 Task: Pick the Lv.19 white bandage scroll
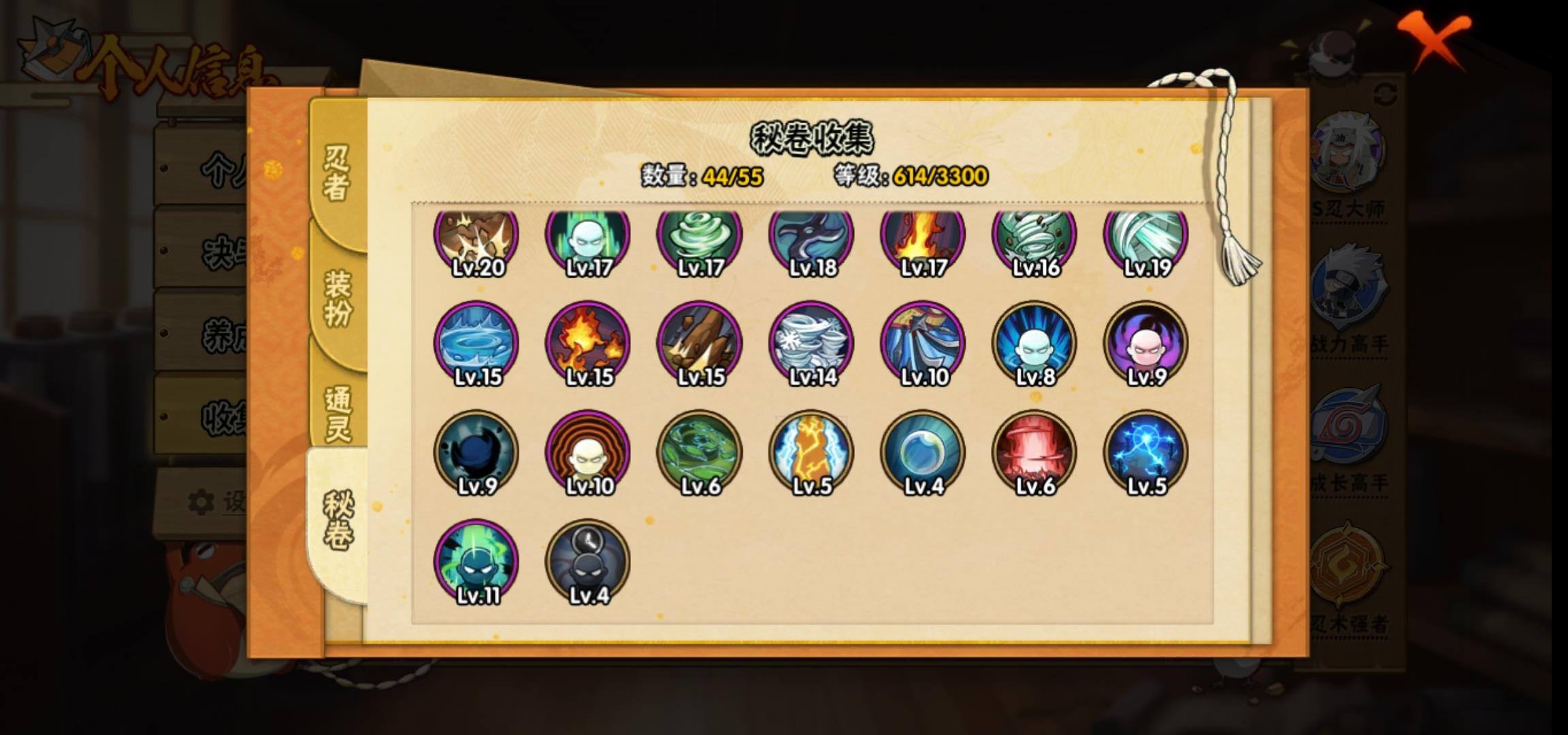pyautogui.click(x=1146, y=238)
